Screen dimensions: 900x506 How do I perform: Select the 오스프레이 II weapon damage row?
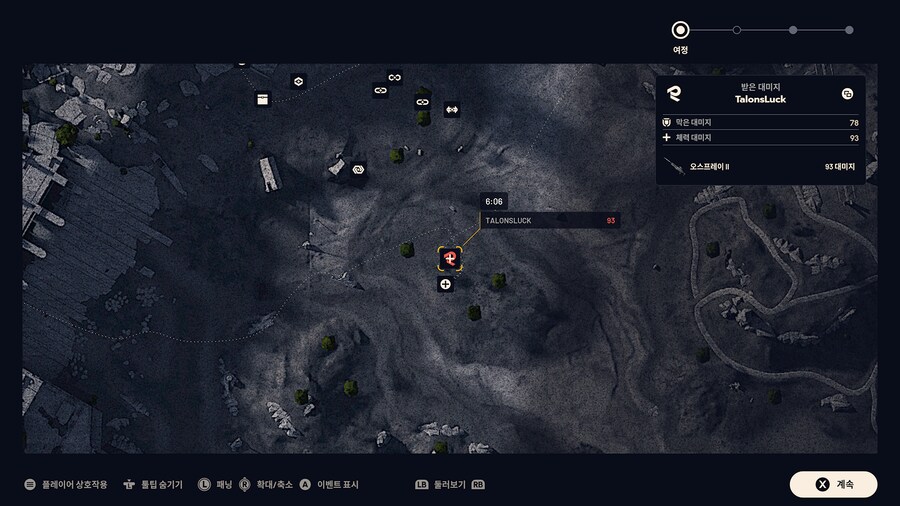click(x=760, y=166)
